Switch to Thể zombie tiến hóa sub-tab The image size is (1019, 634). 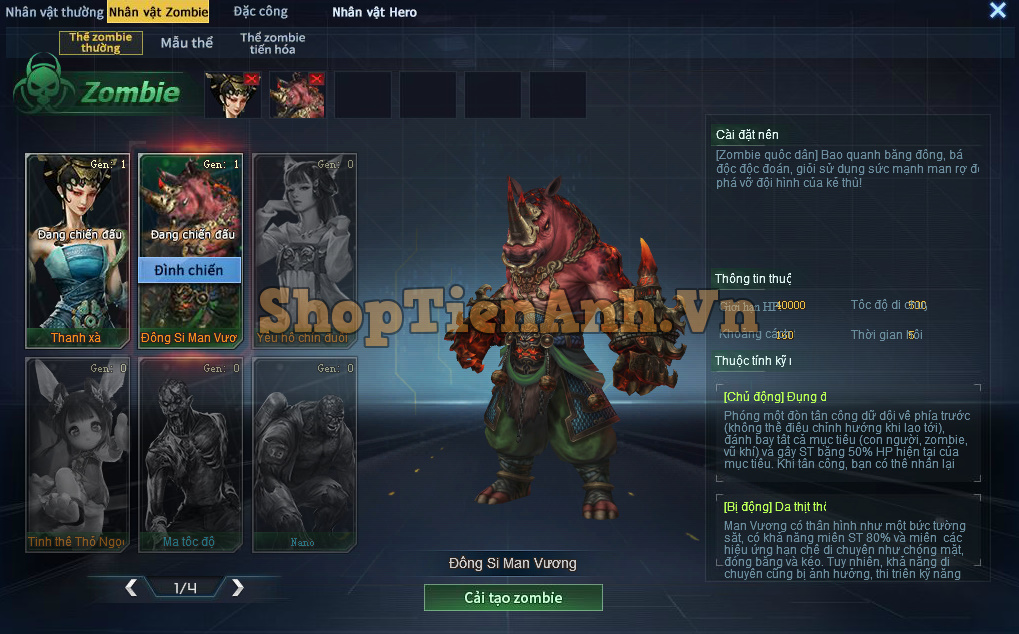click(x=272, y=43)
